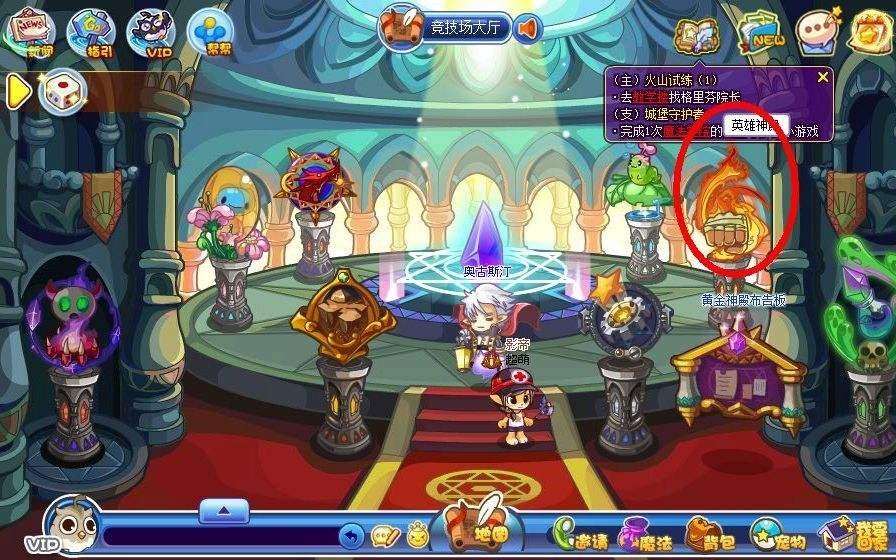Open the chat bubble messages icon
This screenshot has height=560, width=896.
pyautogui.click(x=820, y=32)
